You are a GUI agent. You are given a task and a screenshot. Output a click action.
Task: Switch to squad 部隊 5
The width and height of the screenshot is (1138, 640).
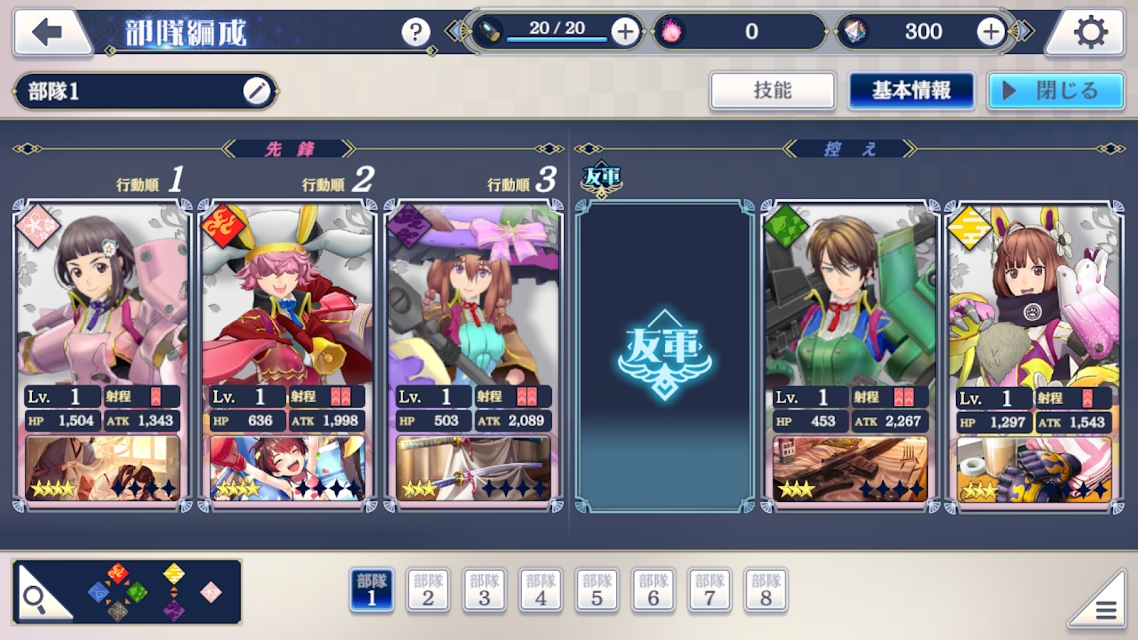597,590
